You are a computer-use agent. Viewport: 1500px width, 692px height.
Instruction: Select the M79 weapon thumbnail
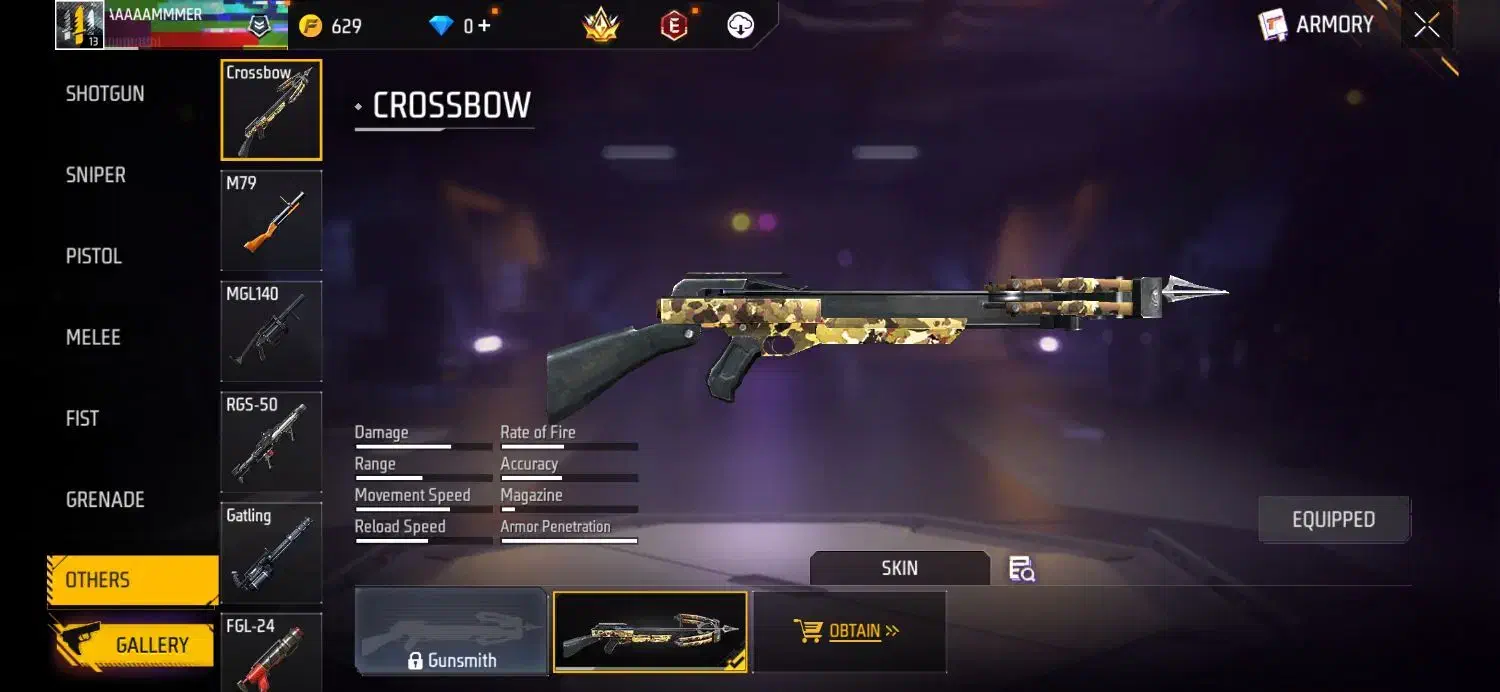tap(271, 220)
